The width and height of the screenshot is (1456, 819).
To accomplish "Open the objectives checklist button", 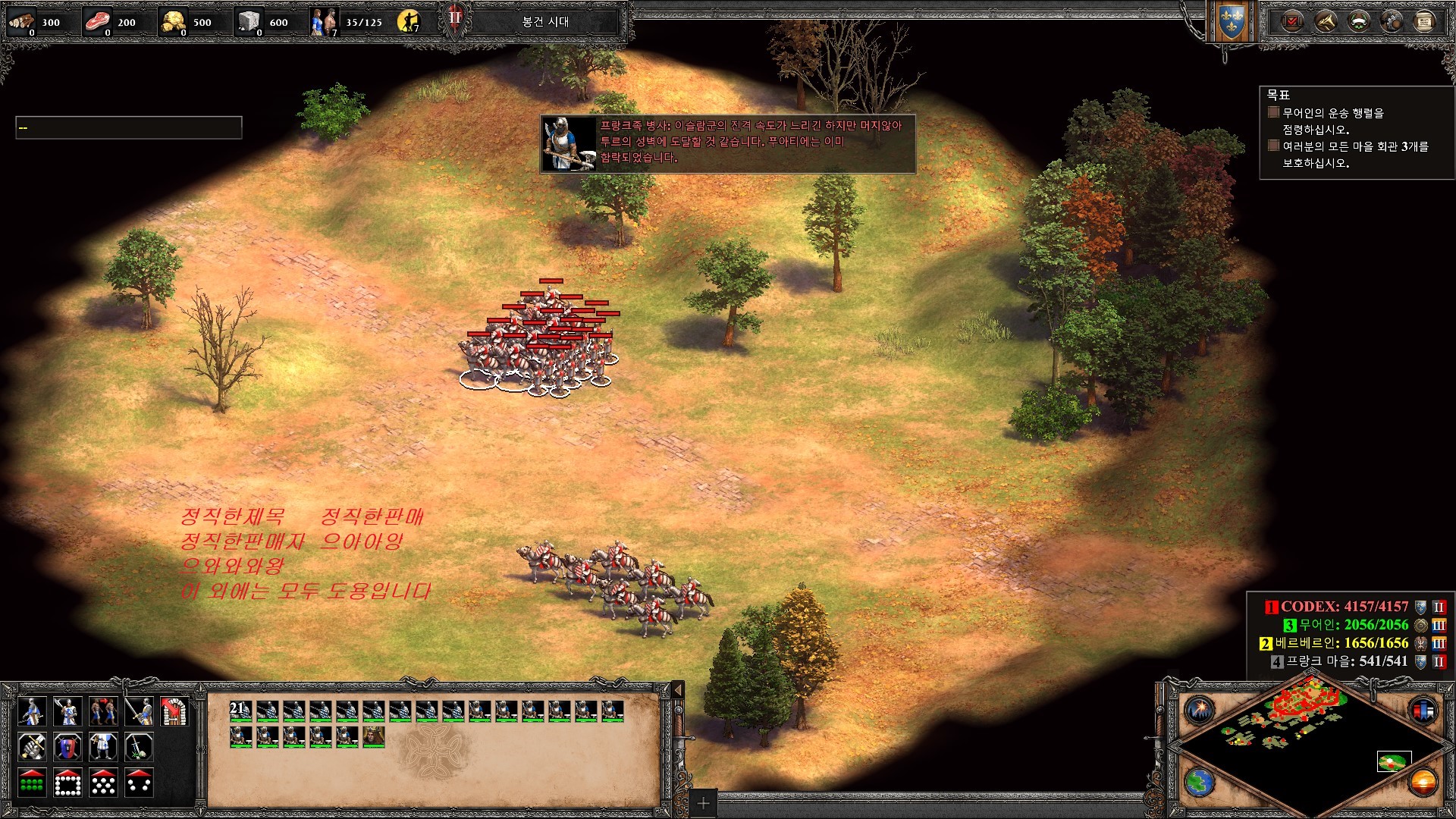I will click(x=1291, y=22).
